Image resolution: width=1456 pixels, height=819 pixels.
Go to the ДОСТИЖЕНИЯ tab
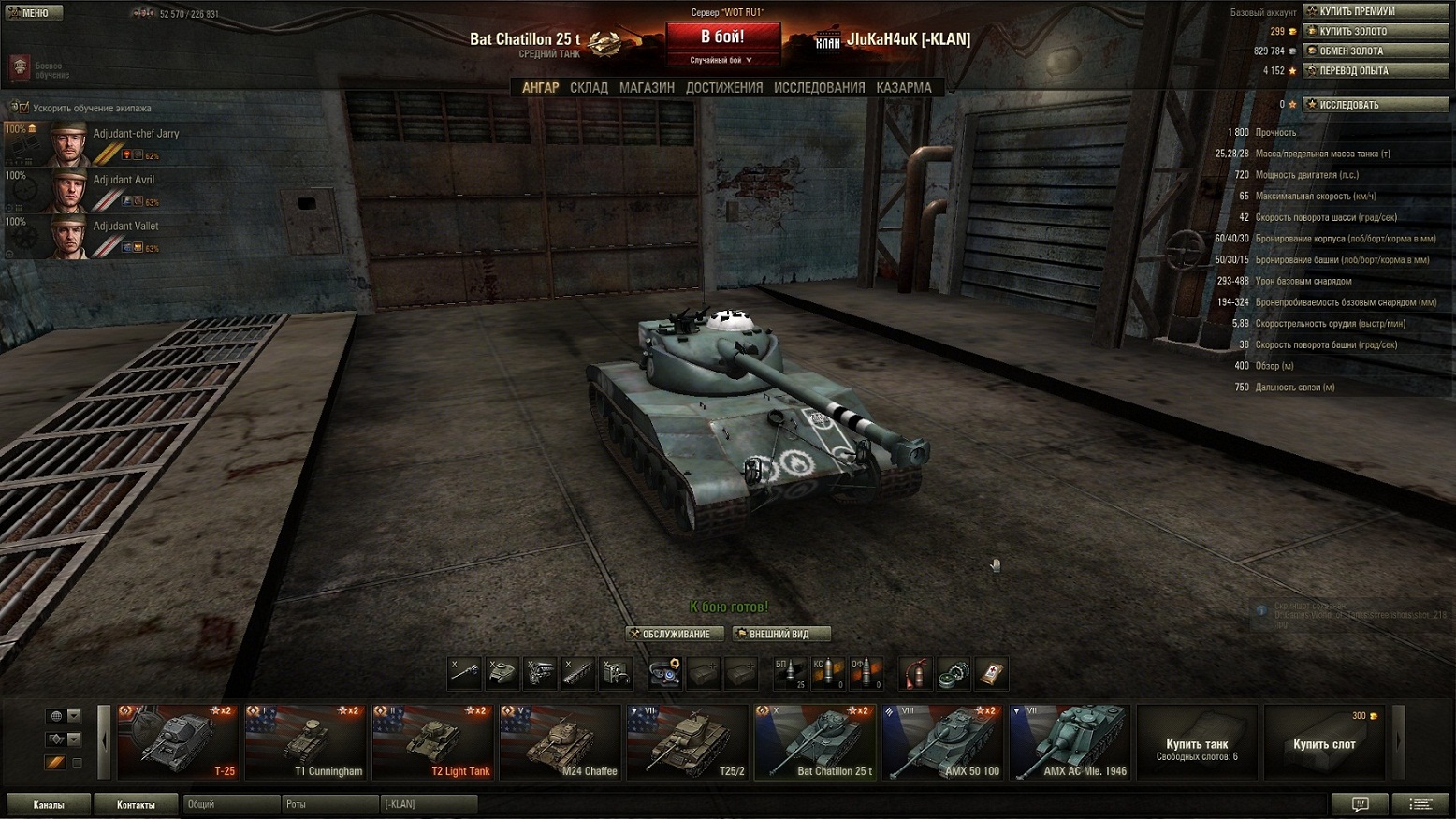[724, 87]
